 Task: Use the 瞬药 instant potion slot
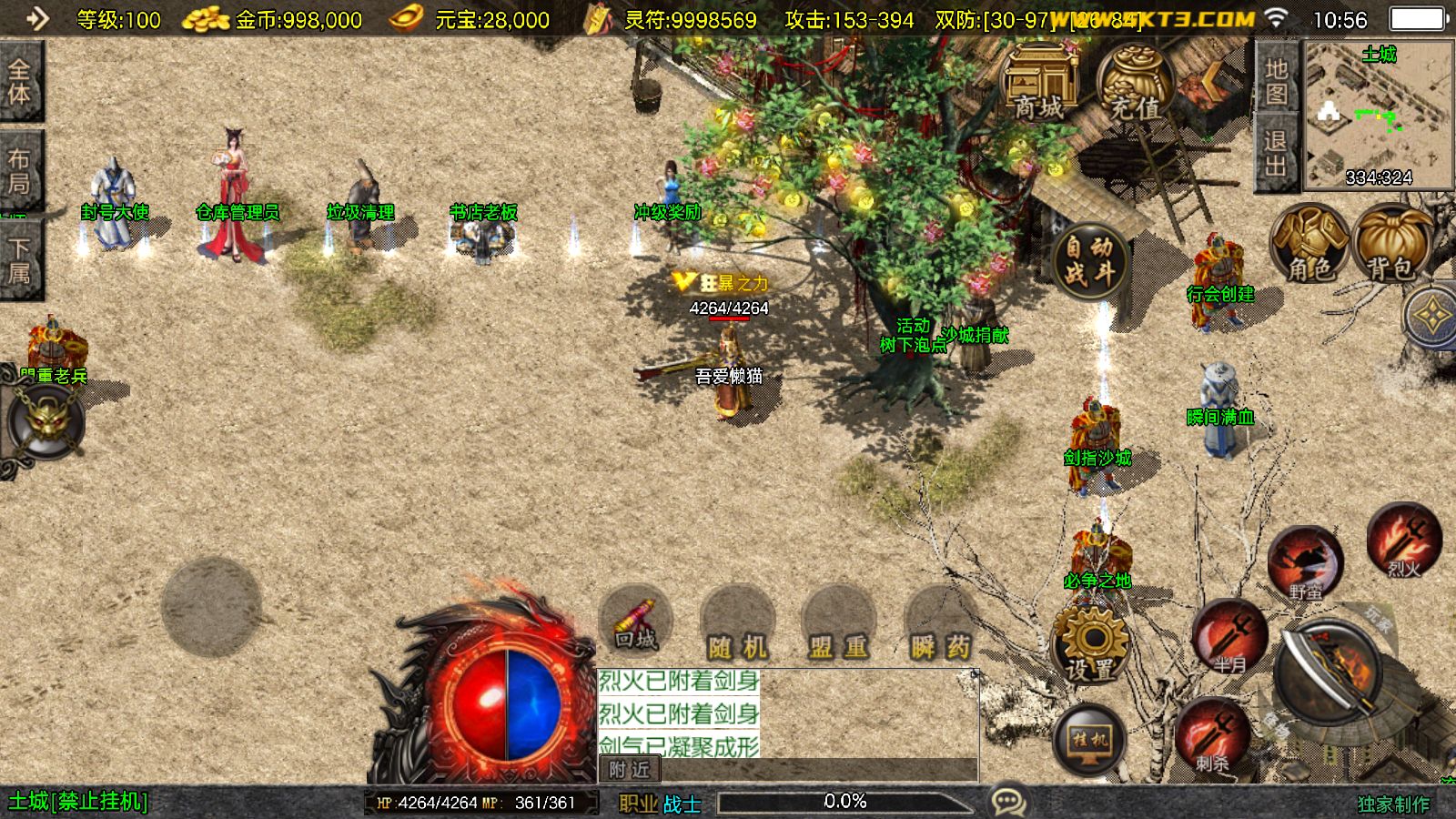(941, 625)
